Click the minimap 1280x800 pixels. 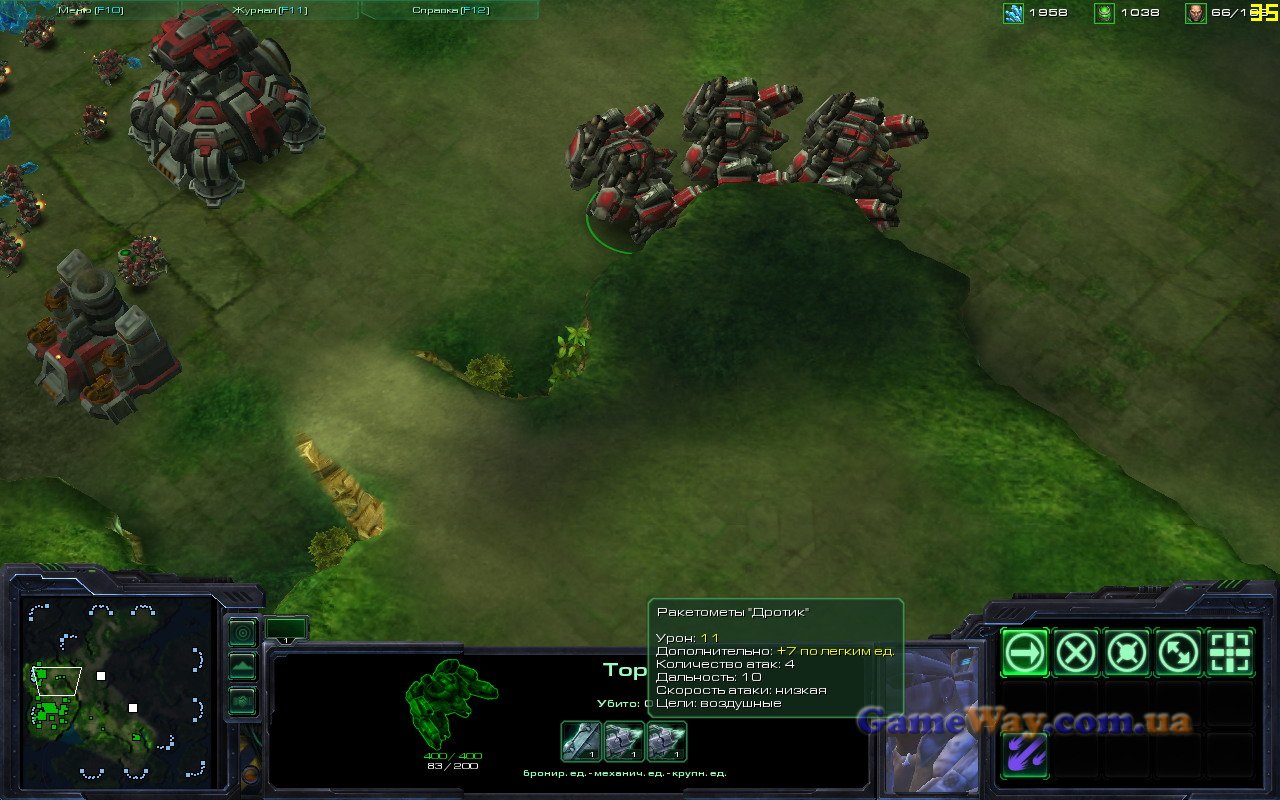pyautogui.click(x=118, y=690)
